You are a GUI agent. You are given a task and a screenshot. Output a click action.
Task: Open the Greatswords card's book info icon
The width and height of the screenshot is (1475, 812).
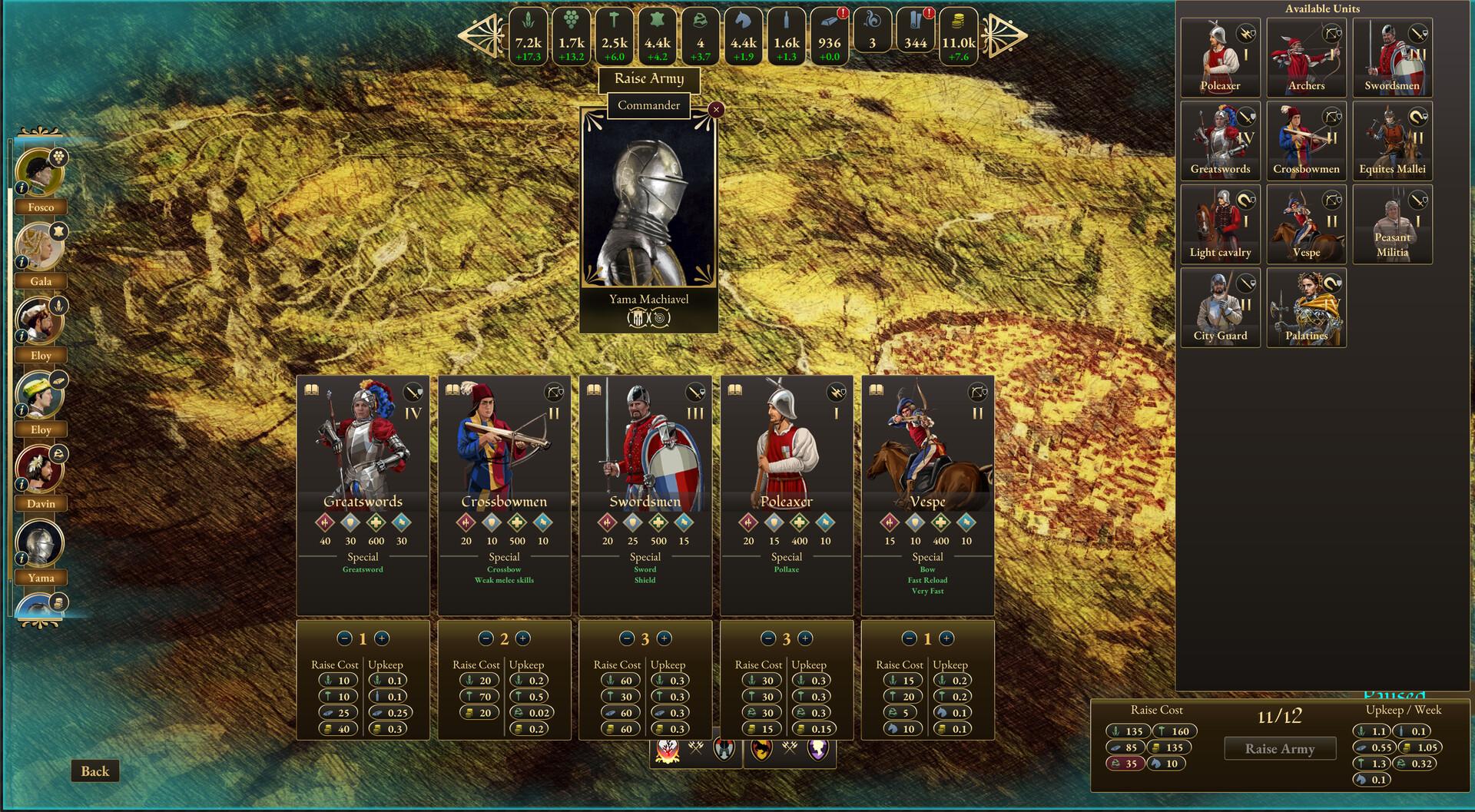313,390
